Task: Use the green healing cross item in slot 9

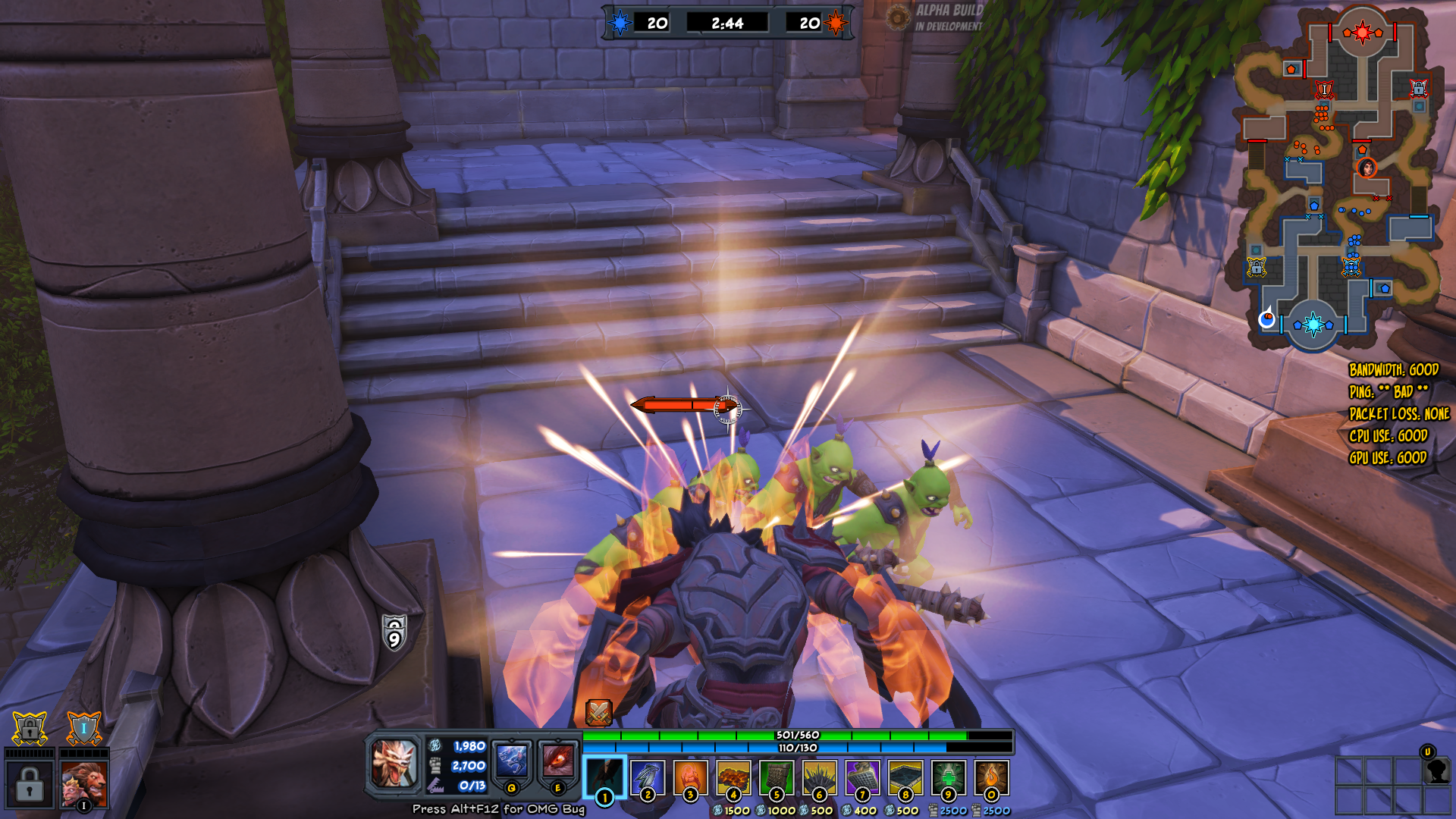Action: coord(948,777)
